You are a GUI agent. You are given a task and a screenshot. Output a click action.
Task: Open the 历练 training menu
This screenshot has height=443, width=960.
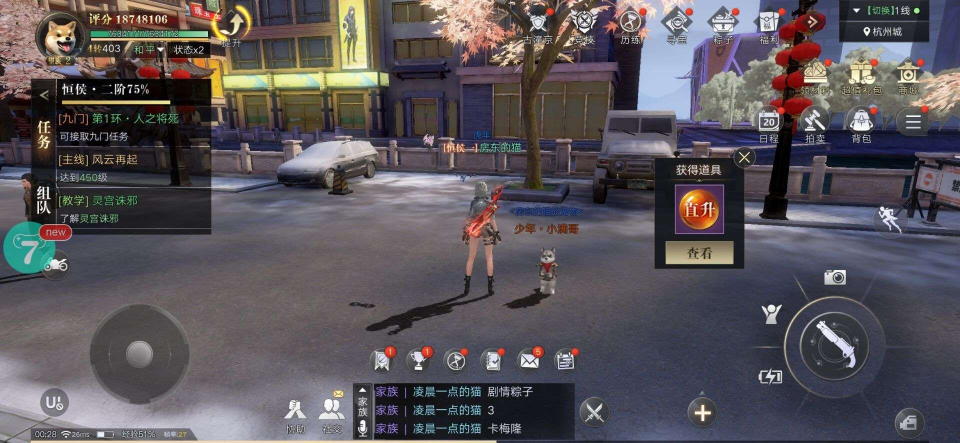pos(630,24)
